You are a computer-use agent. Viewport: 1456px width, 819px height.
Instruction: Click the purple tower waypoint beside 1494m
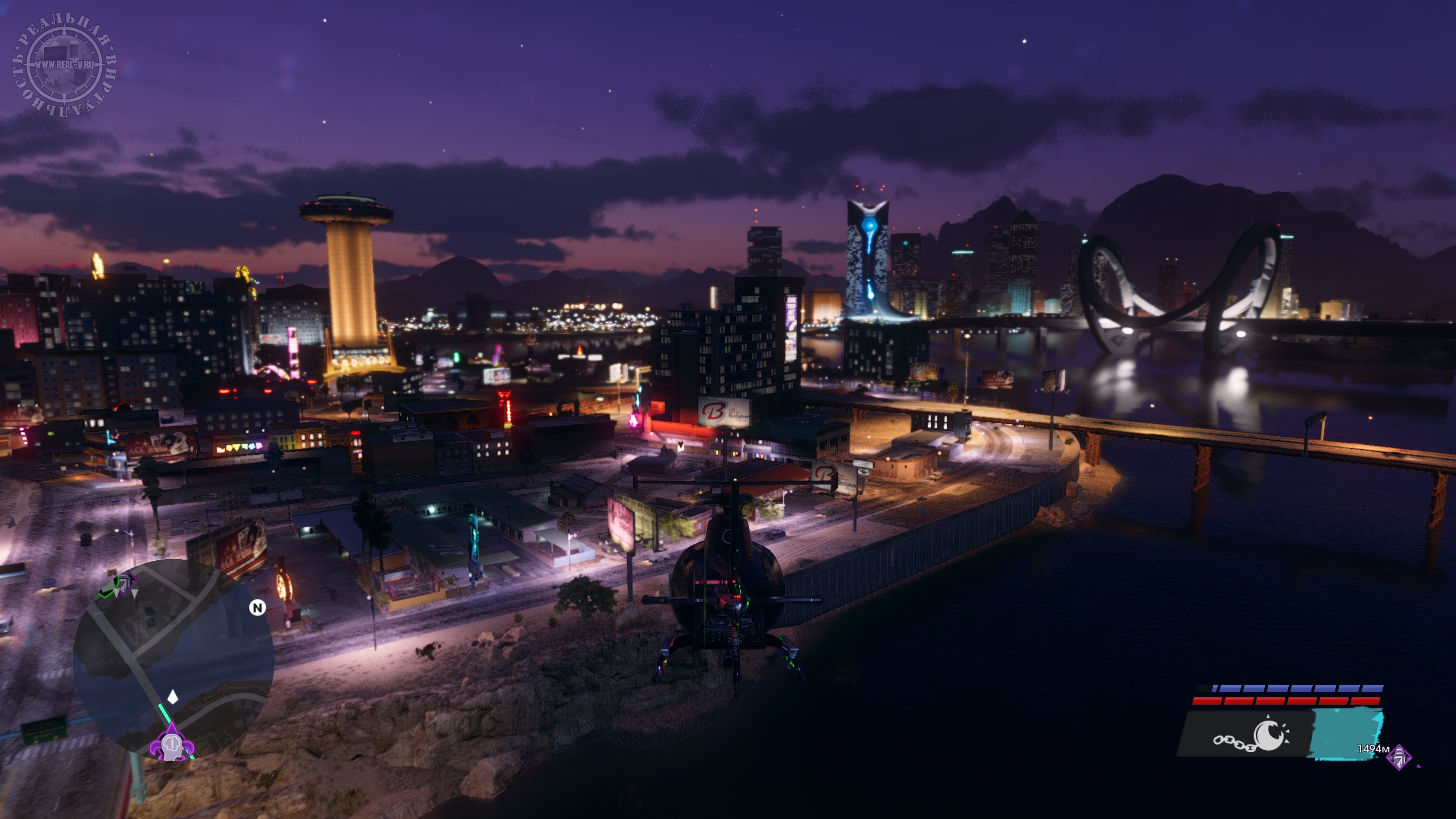coord(1399,758)
